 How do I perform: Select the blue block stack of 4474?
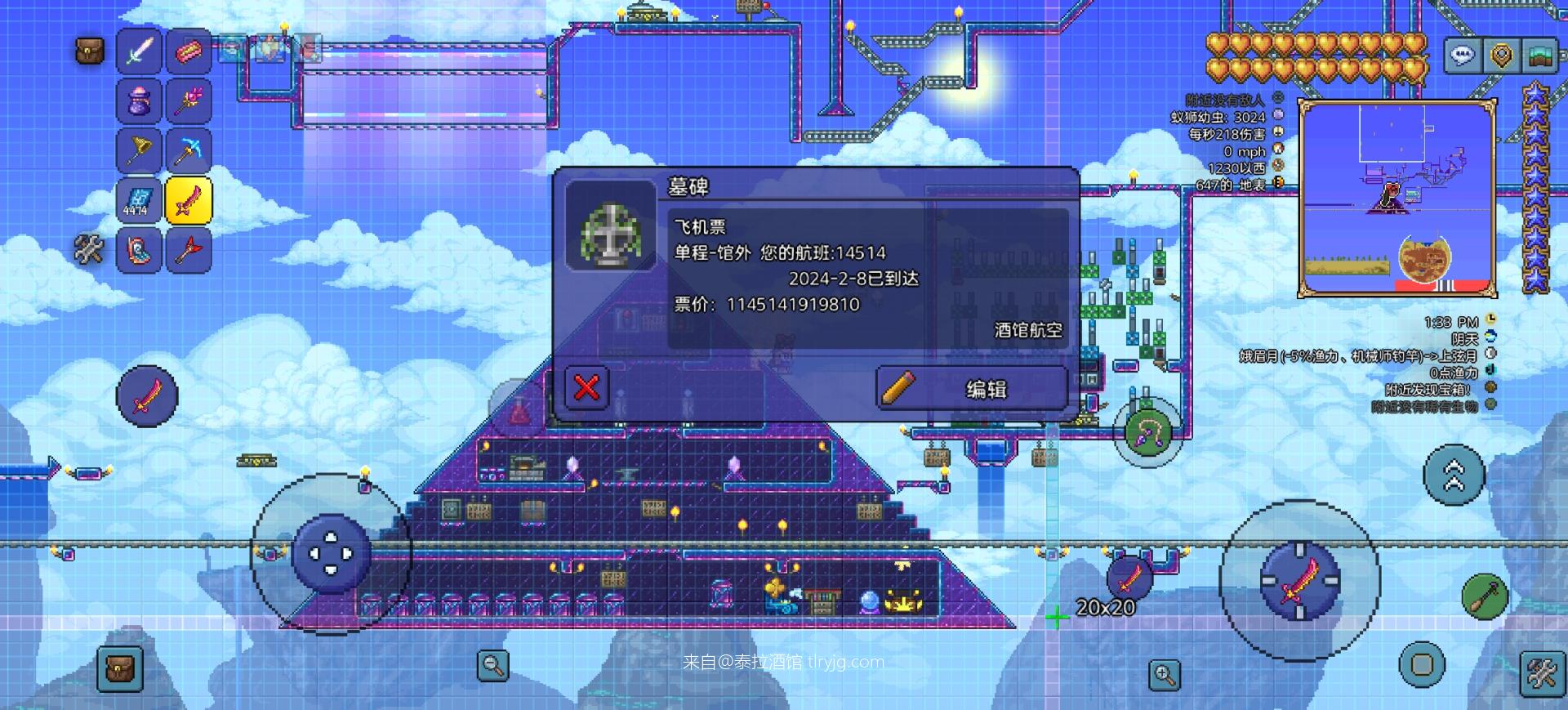(139, 200)
